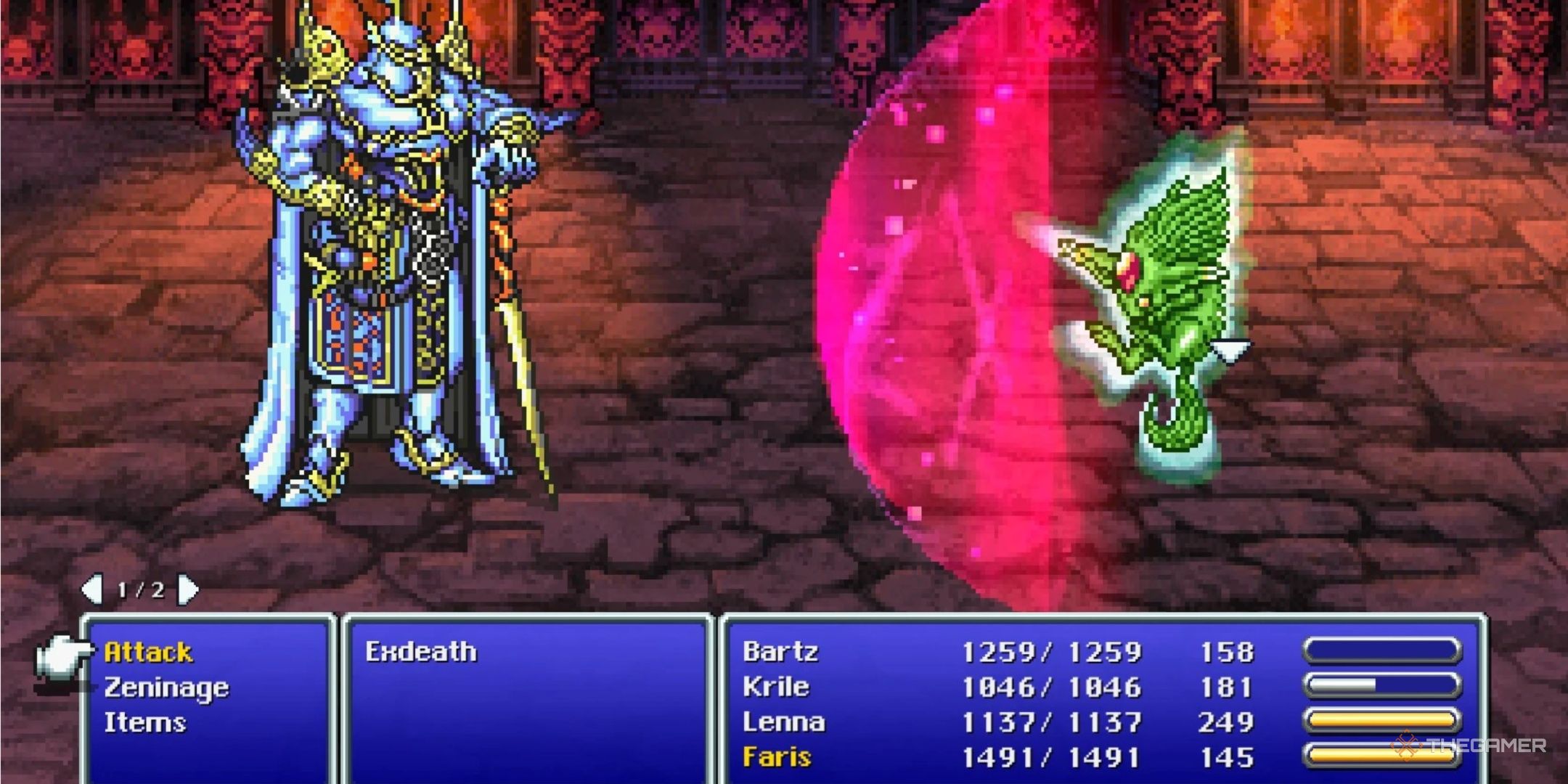
Task: Select Bartz in the party list
Action: click(780, 652)
